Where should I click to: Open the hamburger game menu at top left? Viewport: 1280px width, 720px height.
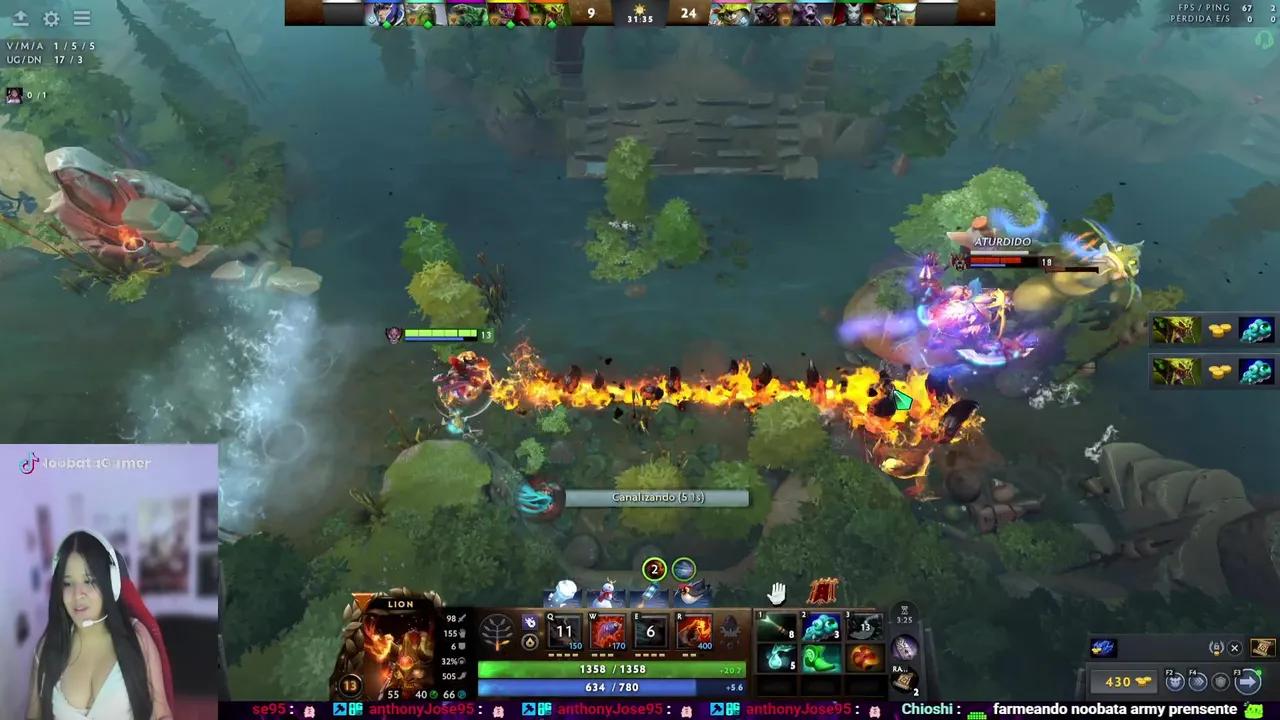click(x=81, y=18)
